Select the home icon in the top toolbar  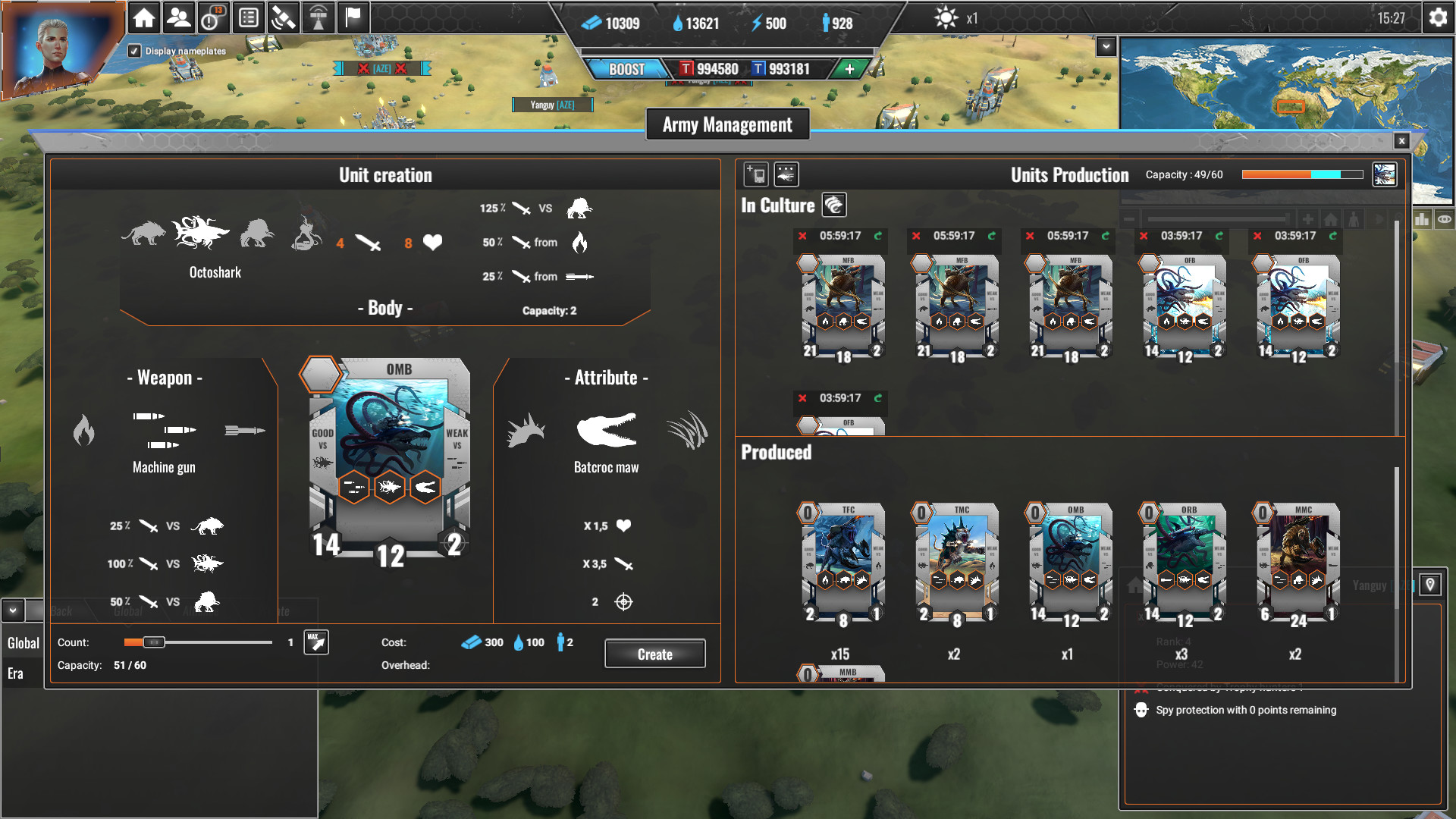[144, 17]
